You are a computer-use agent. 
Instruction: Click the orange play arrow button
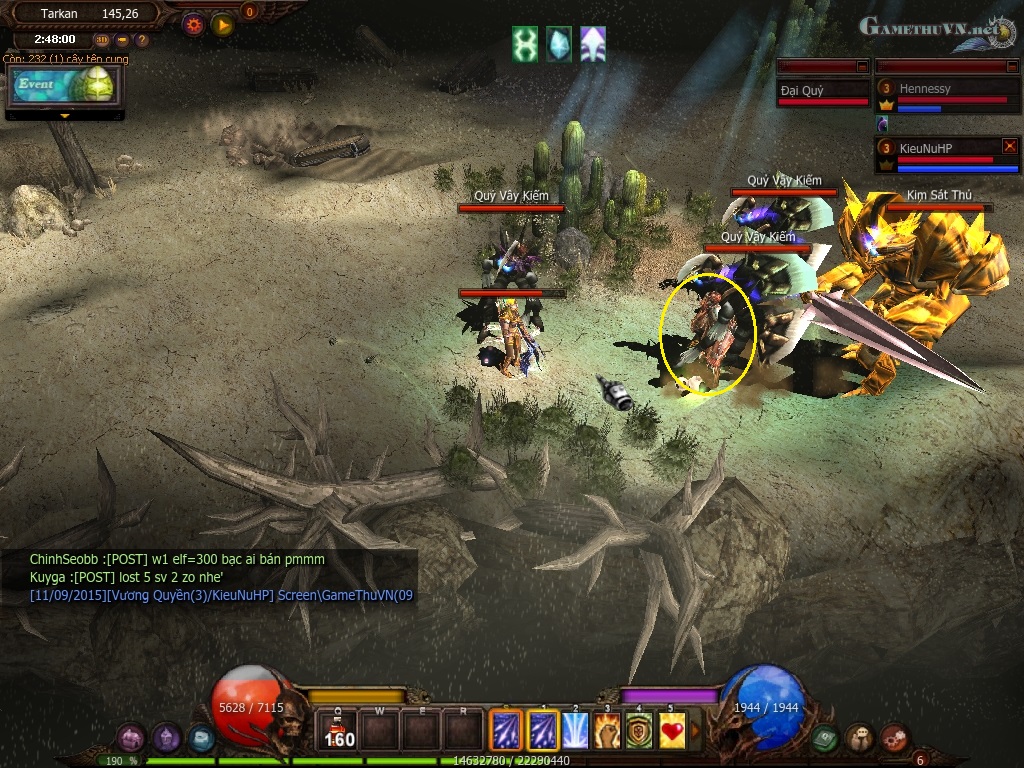point(222,23)
